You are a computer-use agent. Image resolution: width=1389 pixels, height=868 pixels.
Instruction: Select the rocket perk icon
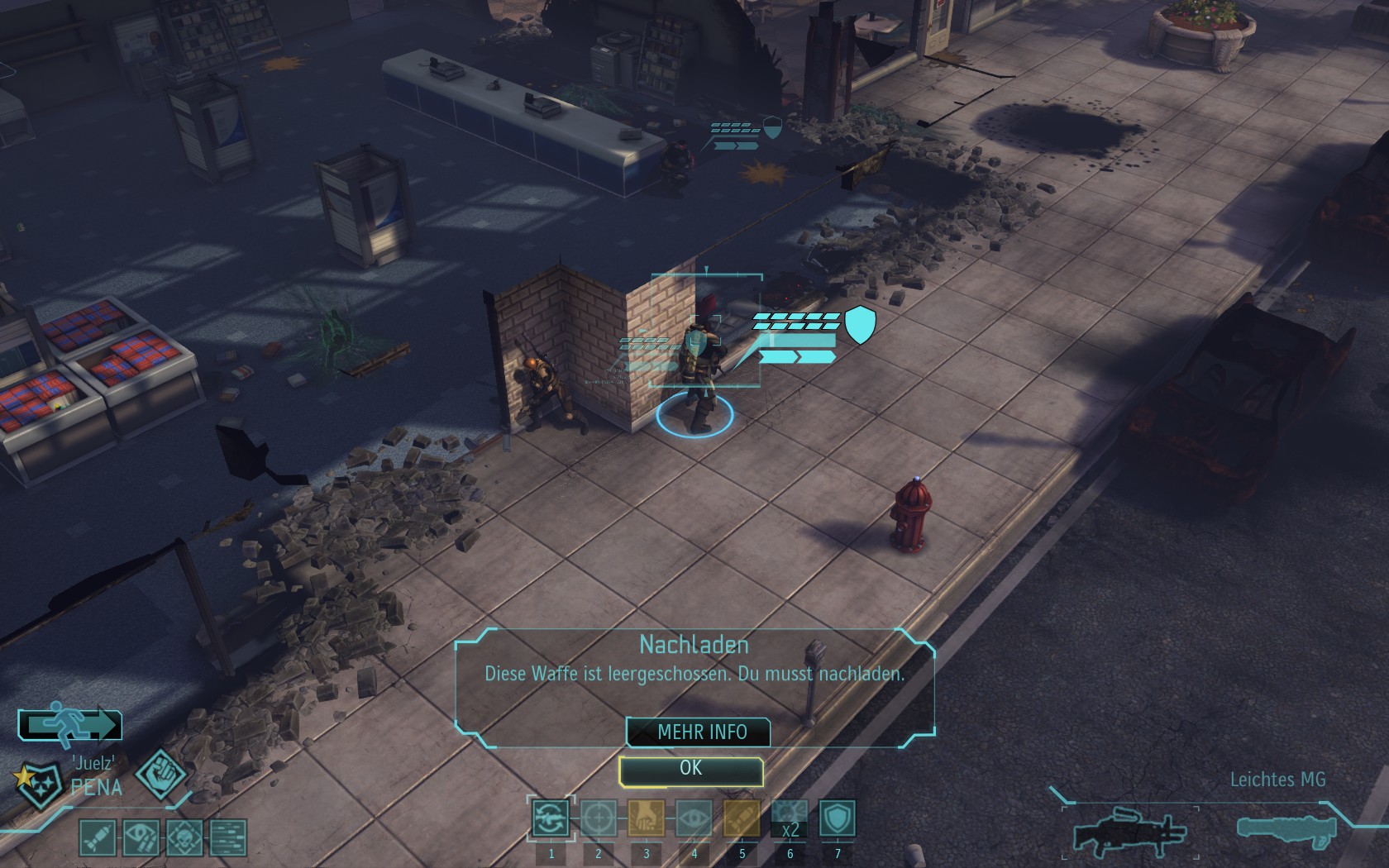click(x=98, y=837)
